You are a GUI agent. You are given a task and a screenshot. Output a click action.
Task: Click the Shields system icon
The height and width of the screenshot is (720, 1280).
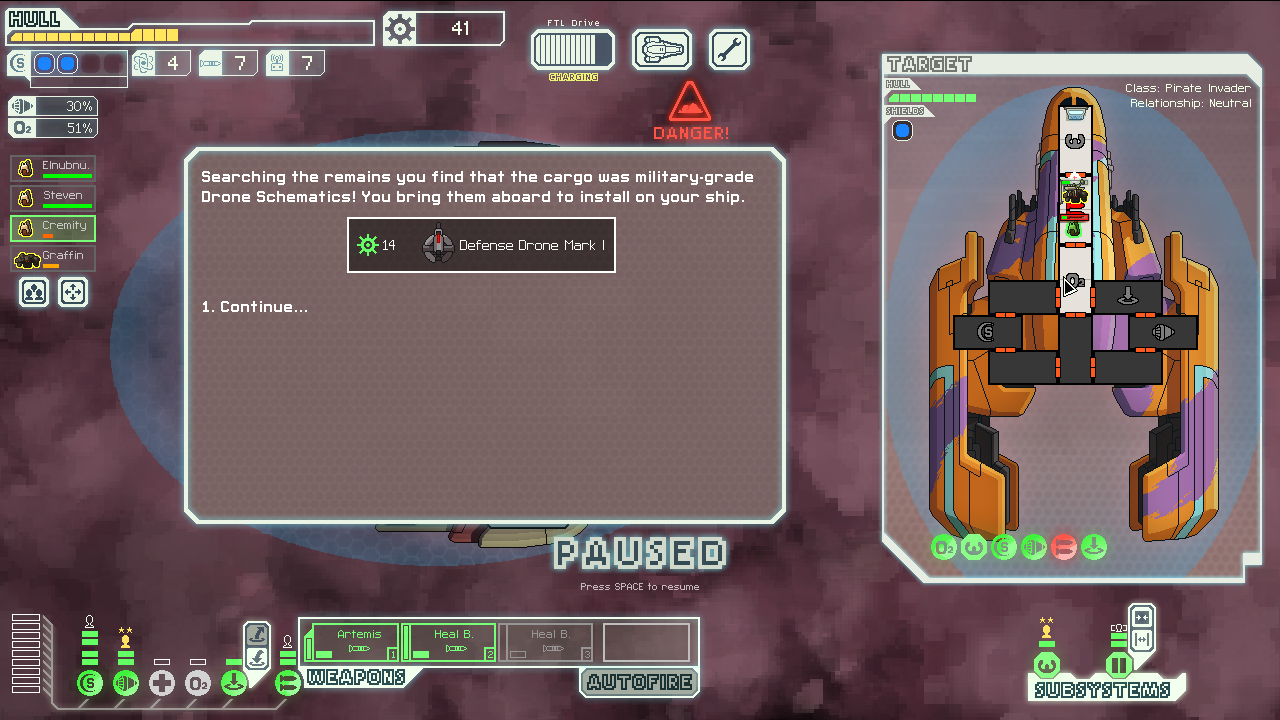pyautogui.click(x=90, y=684)
